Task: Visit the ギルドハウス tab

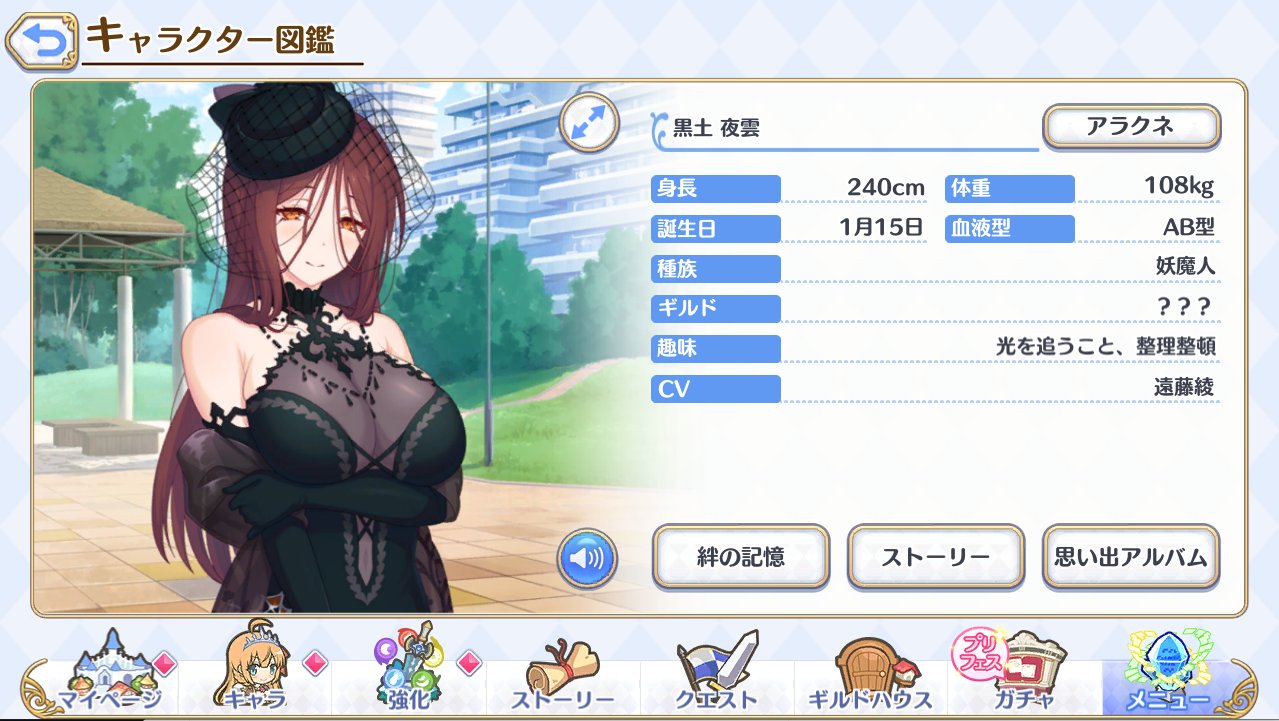Action: [x=868, y=678]
